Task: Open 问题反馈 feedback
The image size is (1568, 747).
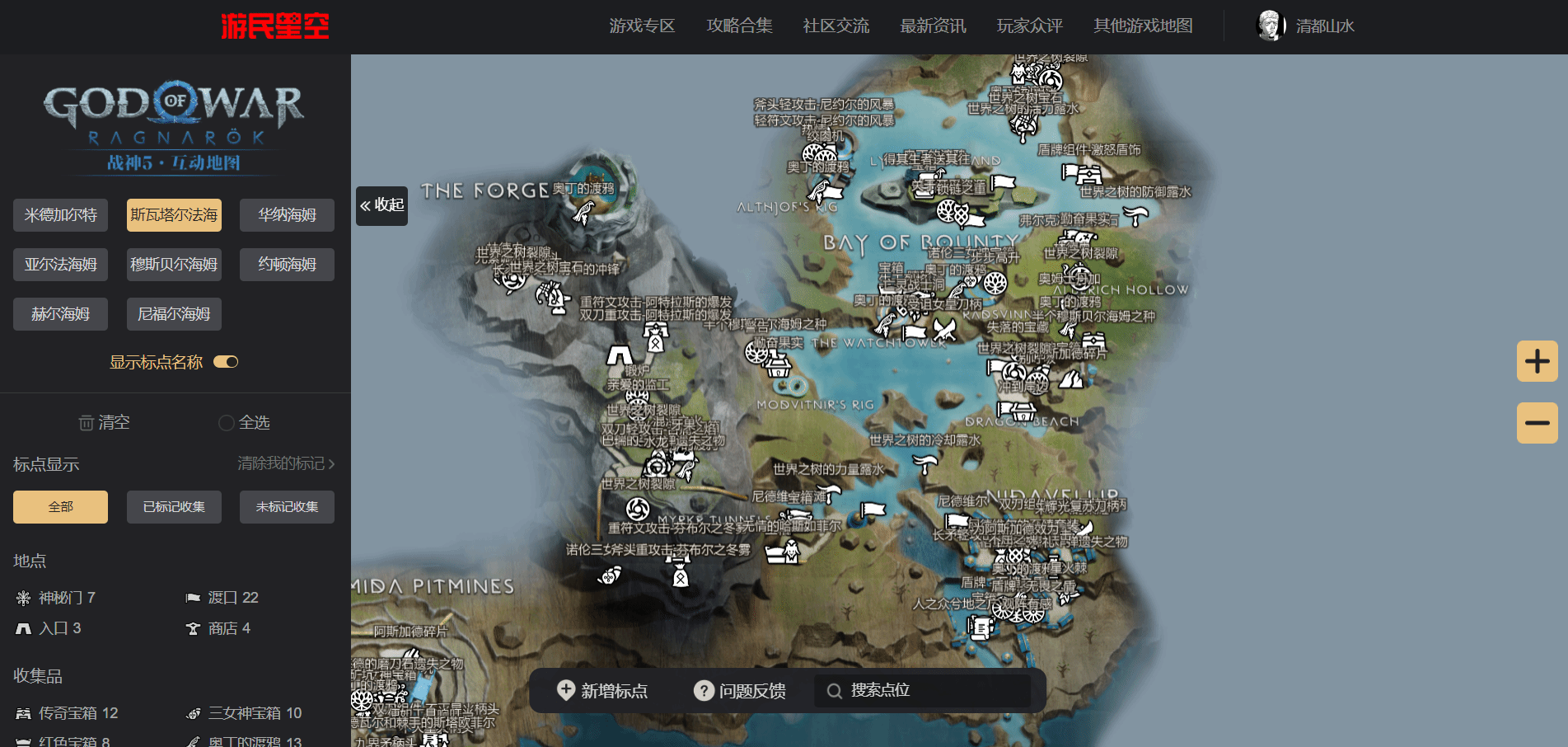Action: (x=740, y=691)
